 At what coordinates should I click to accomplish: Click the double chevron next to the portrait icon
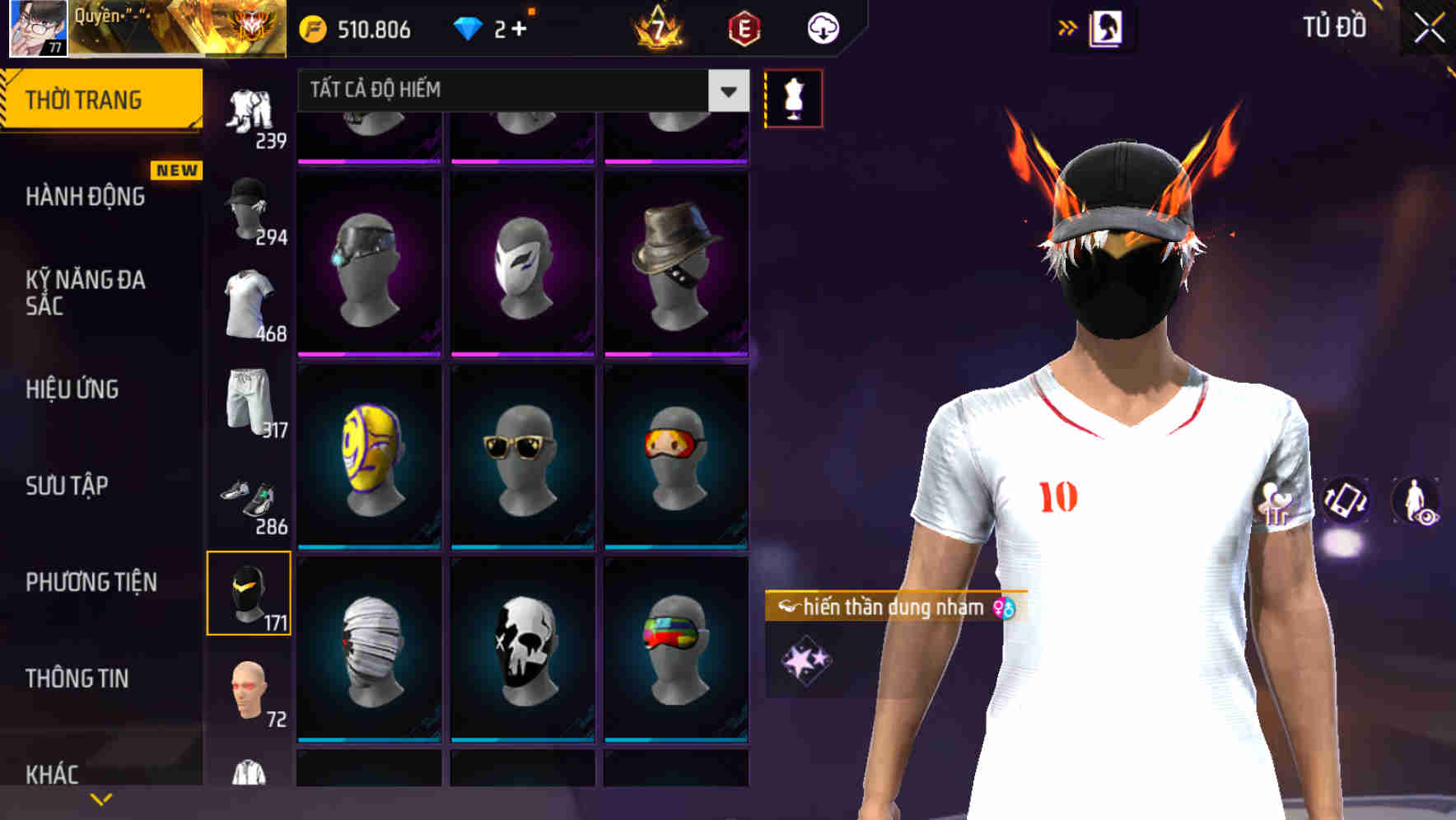coord(1068,27)
